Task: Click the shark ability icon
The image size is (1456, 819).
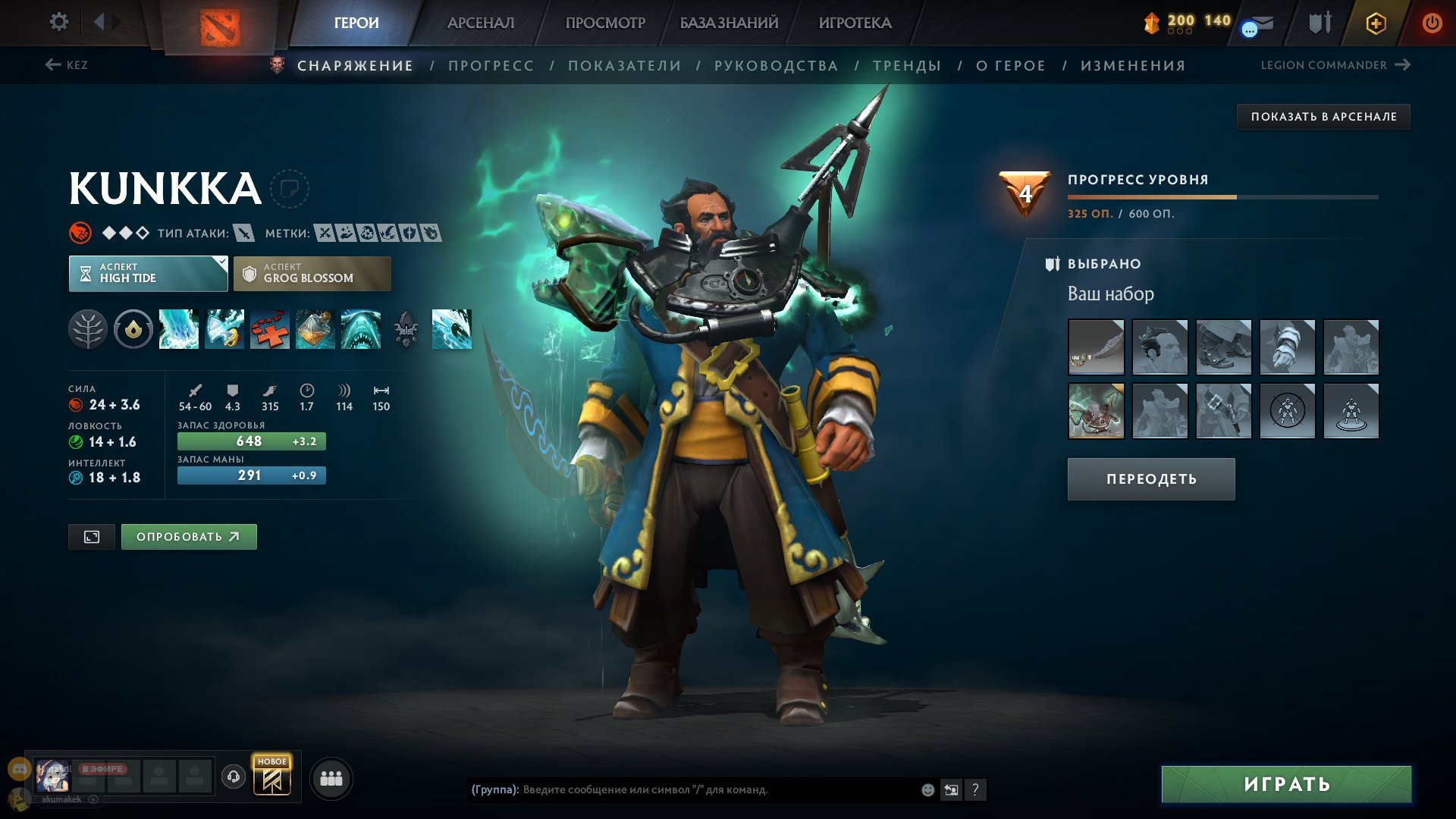Action: [362, 329]
